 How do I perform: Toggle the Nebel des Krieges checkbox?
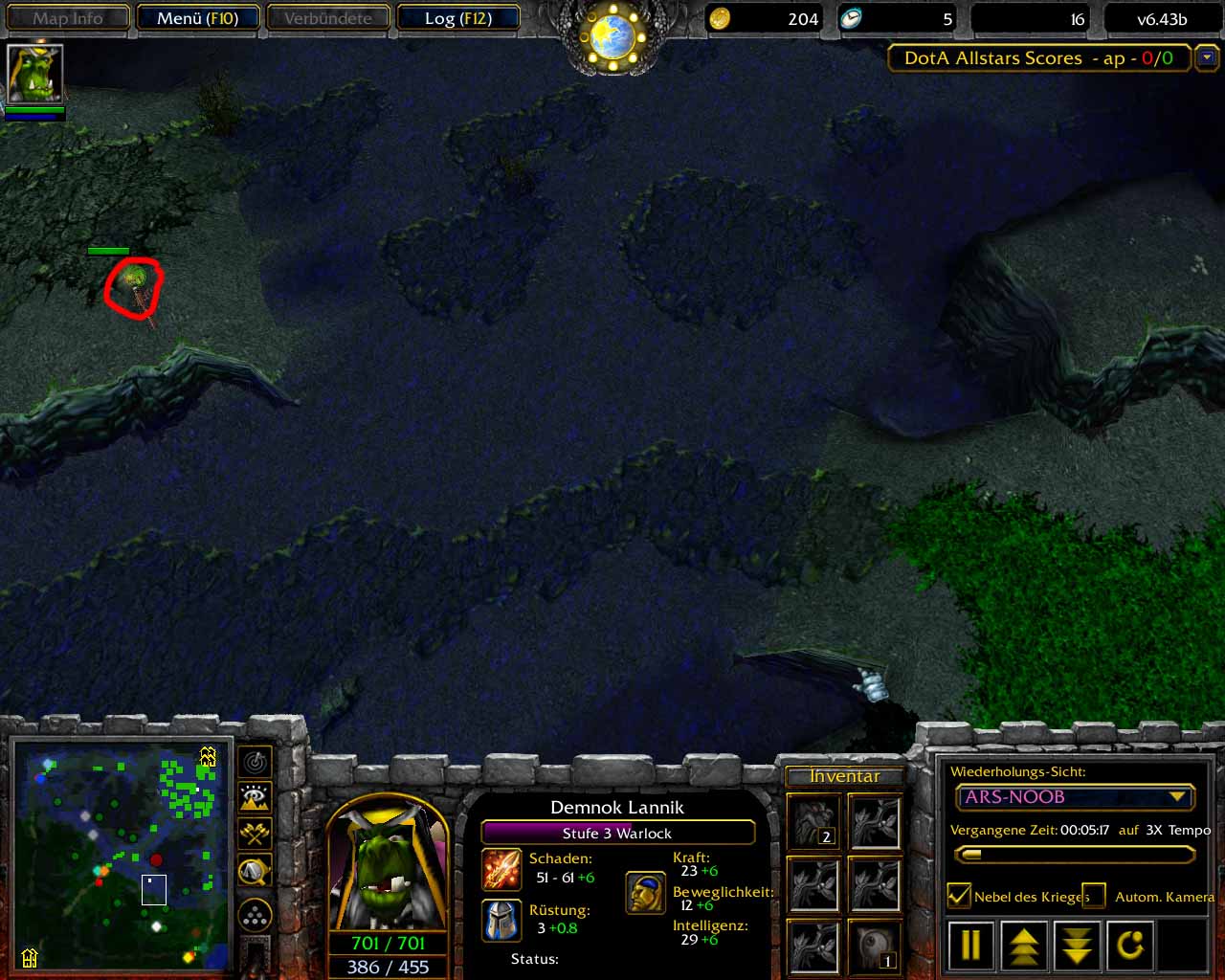click(x=958, y=896)
